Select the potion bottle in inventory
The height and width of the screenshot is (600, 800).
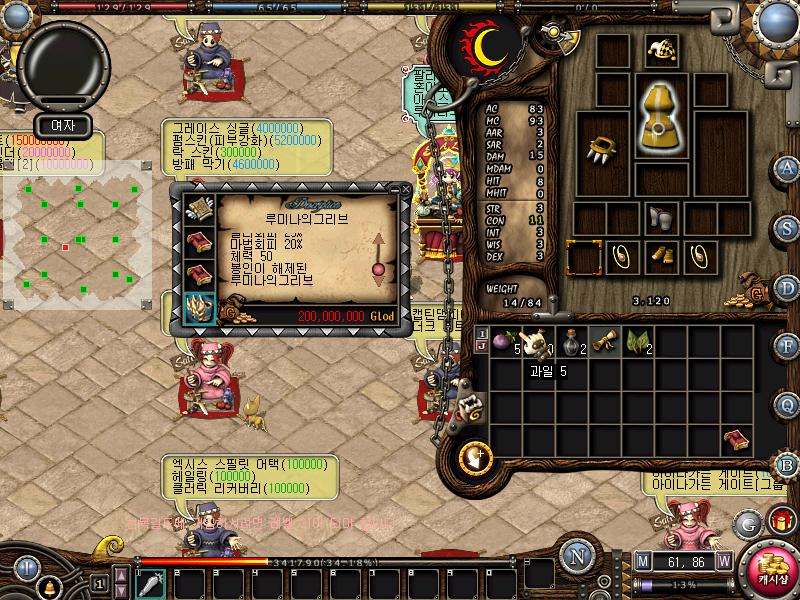[x=569, y=342]
